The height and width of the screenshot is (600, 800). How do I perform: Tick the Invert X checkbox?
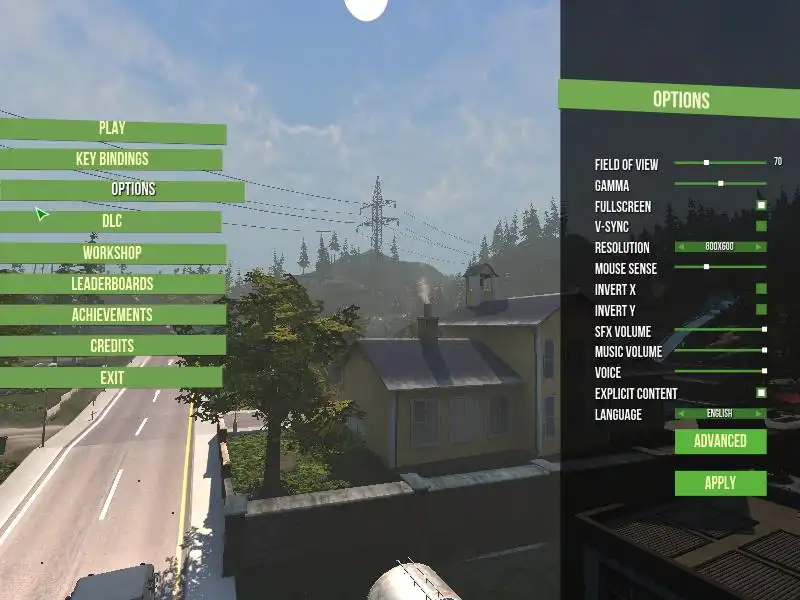(x=761, y=288)
